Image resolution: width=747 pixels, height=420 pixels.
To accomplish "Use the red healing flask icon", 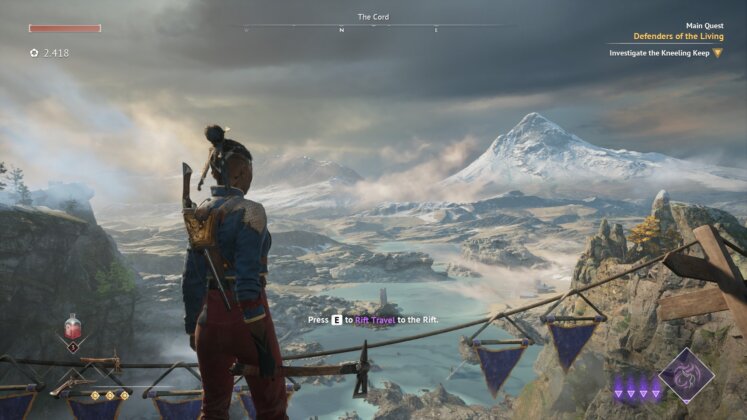I will (x=73, y=327).
